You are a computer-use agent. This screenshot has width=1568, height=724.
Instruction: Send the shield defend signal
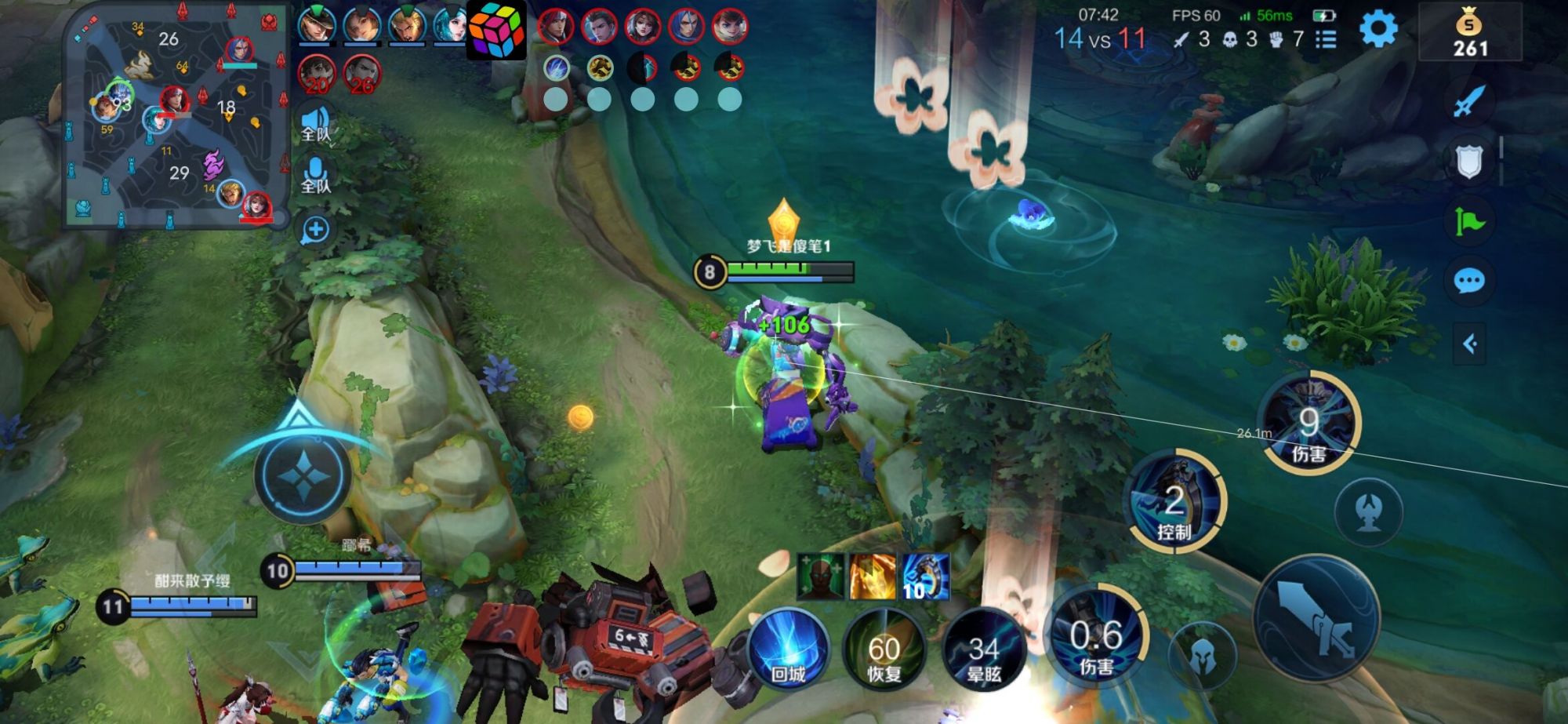pyautogui.click(x=1468, y=162)
